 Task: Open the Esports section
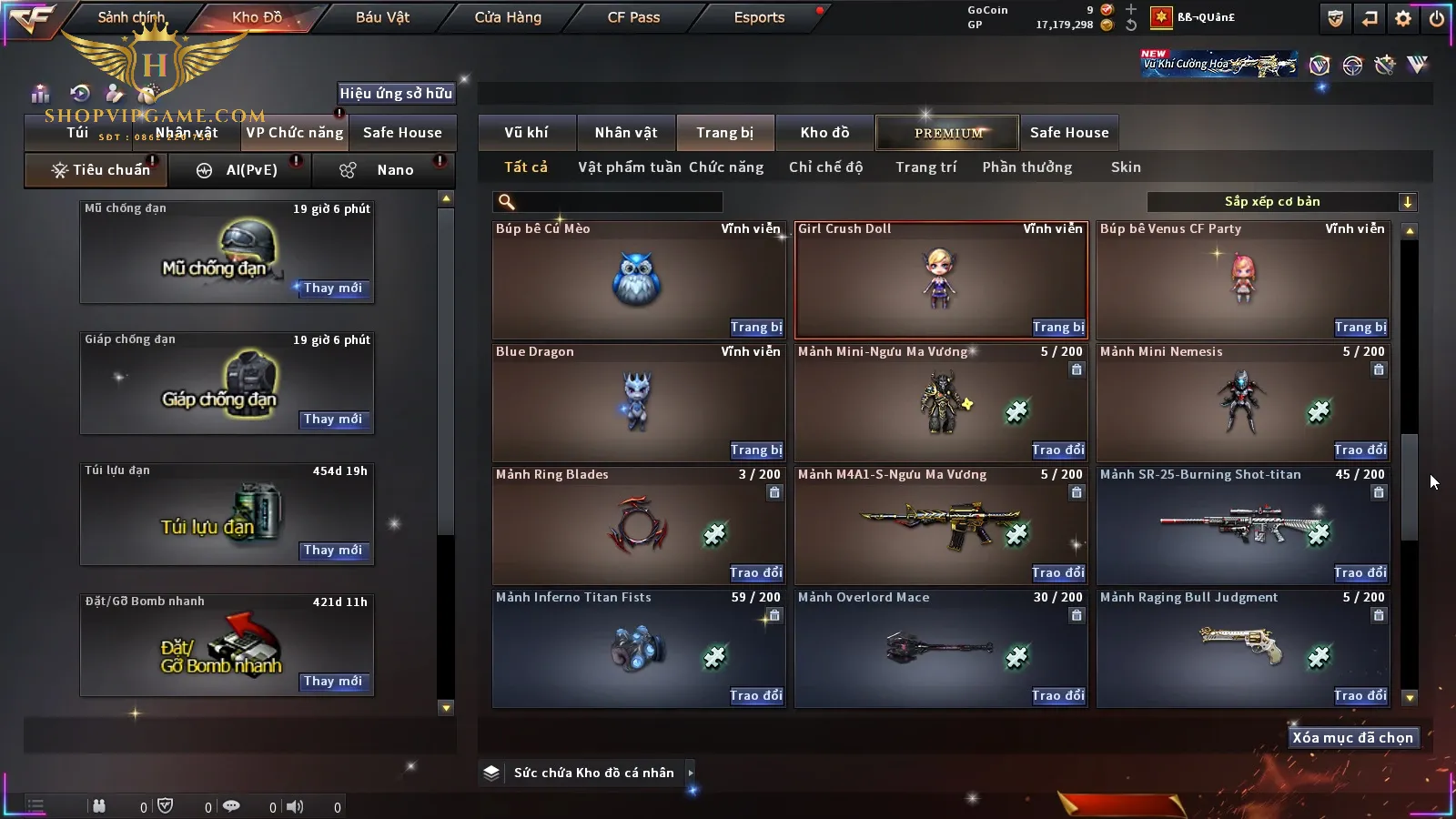coord(759,17)
